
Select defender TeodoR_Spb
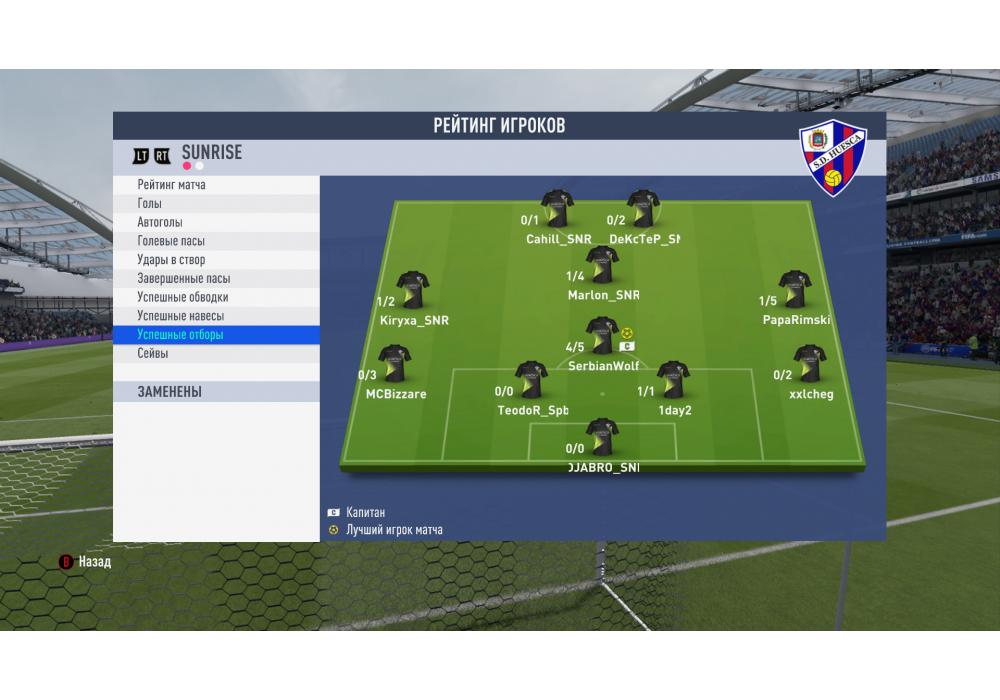530,381
